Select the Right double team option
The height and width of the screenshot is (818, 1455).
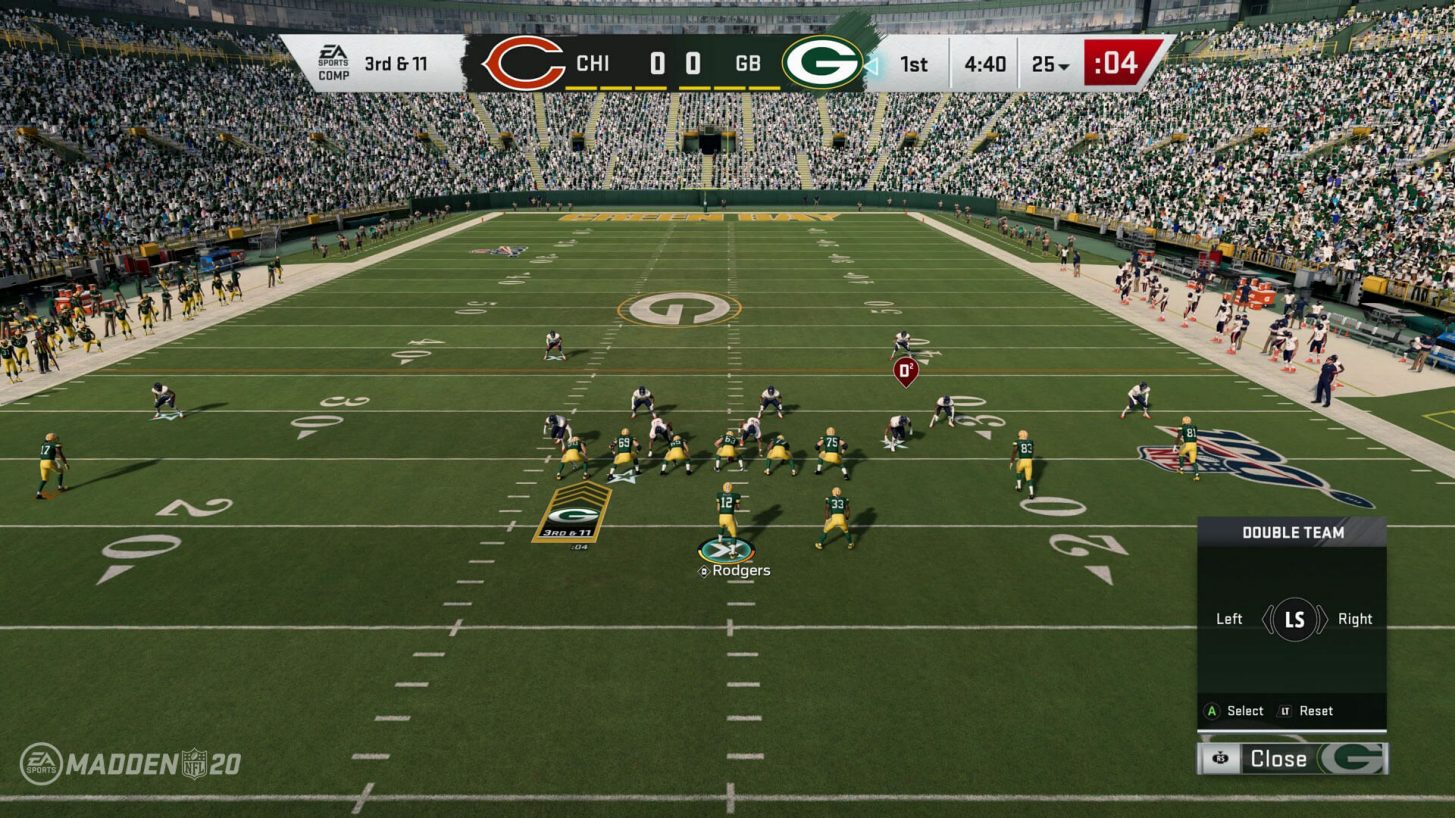click(x=1356, y=619)
